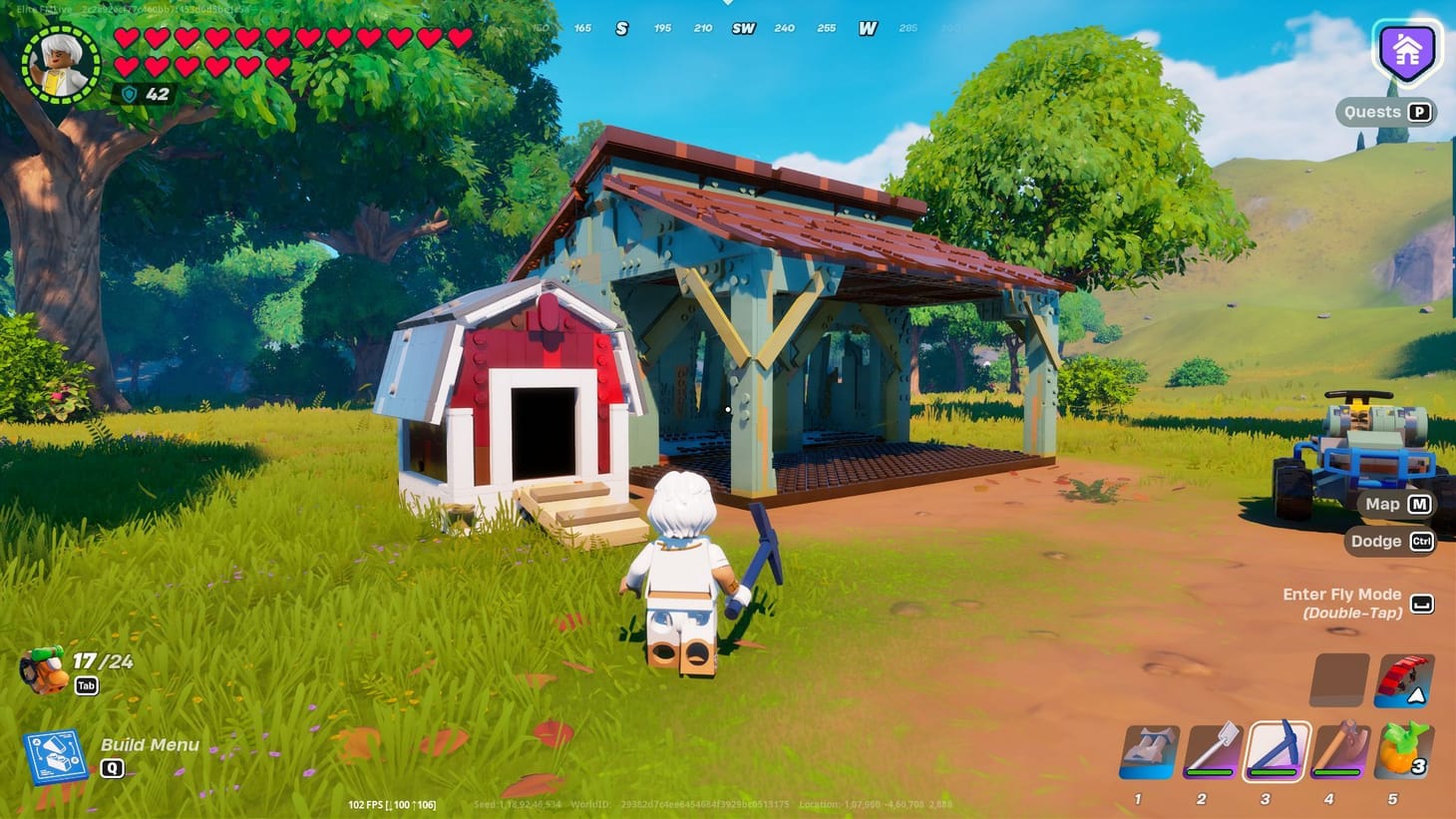Click the orange backpack inventory icon

pos(44,667)
